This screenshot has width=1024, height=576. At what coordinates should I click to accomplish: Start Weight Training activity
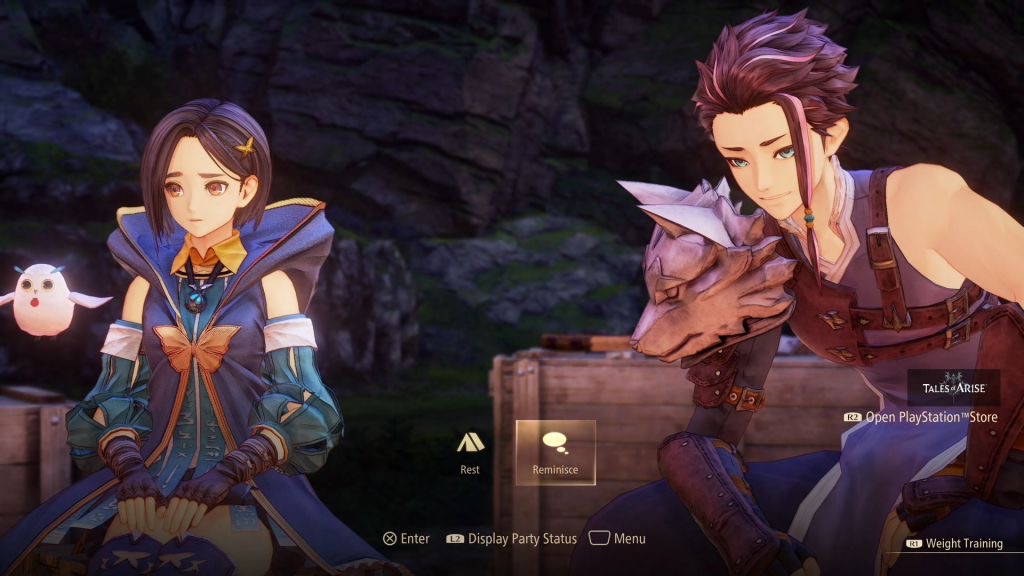tap(954, 543)
